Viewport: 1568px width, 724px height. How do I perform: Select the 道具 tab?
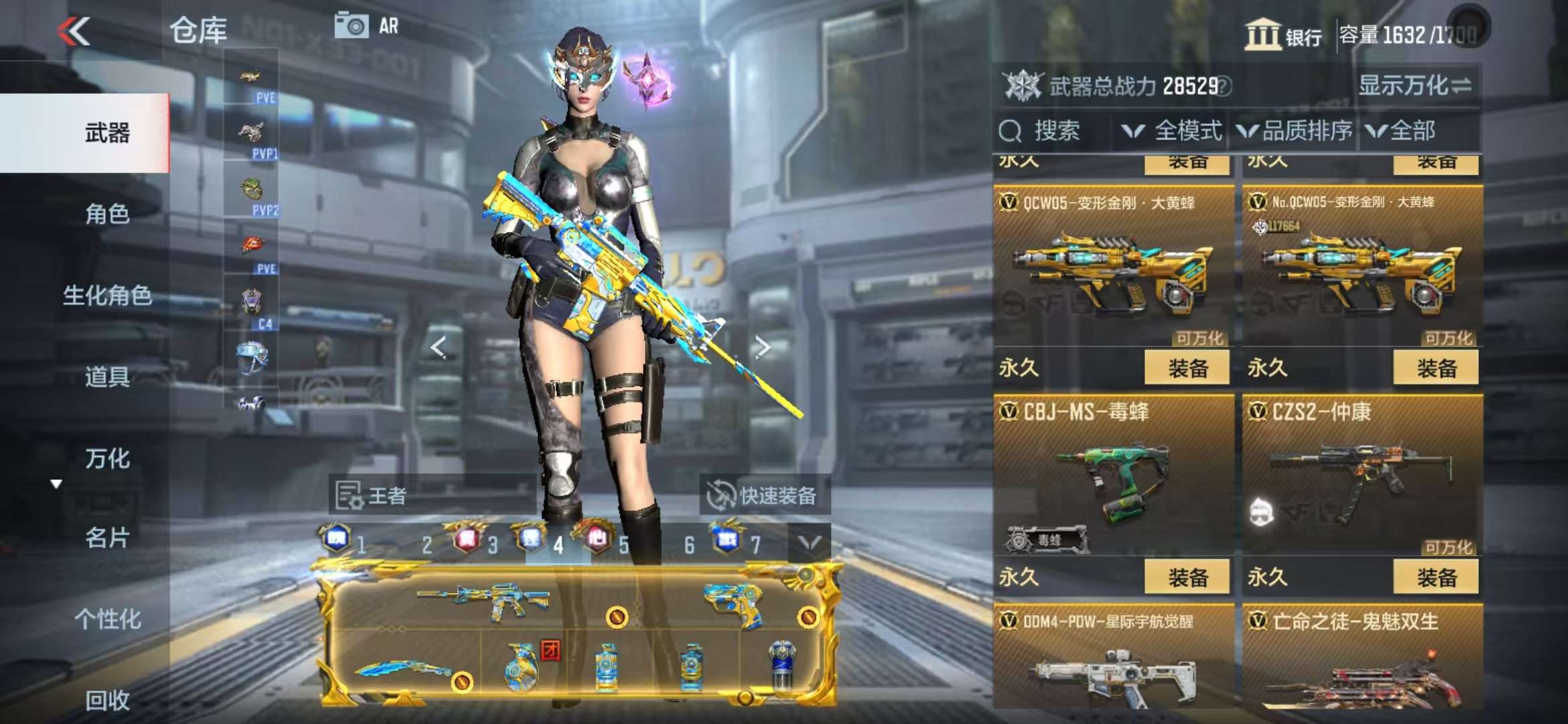107,377
